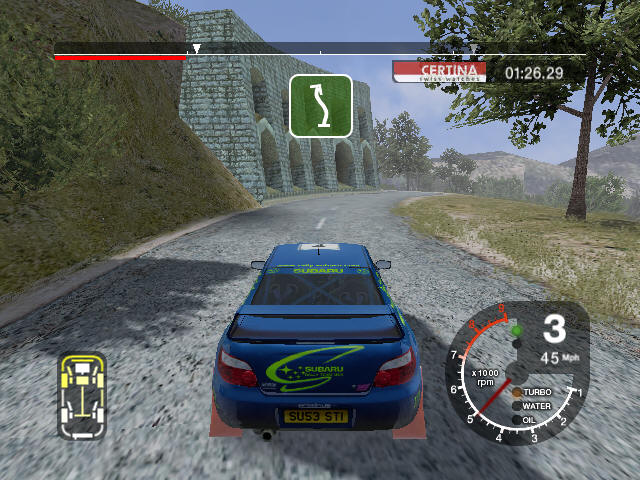The width and height of the screenshot is (640, 480).
Task: Select the WATER warning light
Action: 516,406
